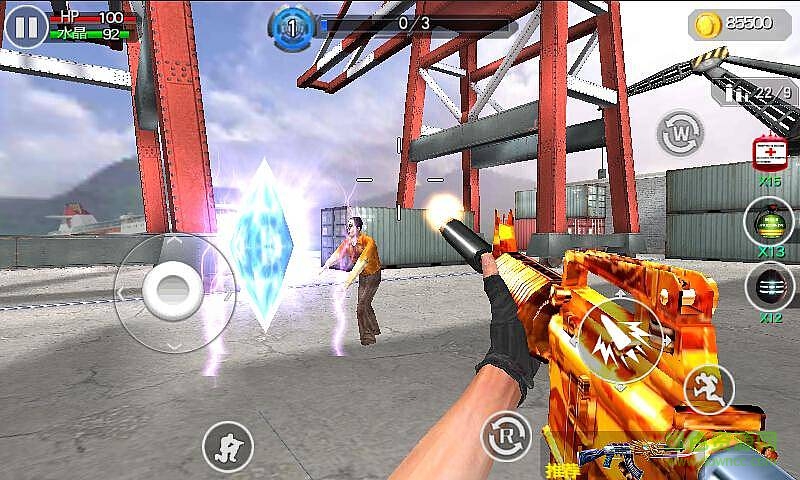Screen dimensions: 800x480
Task: Fire the weapon using the bullets button
Action: pyautogui.click(x=620, y=342)
